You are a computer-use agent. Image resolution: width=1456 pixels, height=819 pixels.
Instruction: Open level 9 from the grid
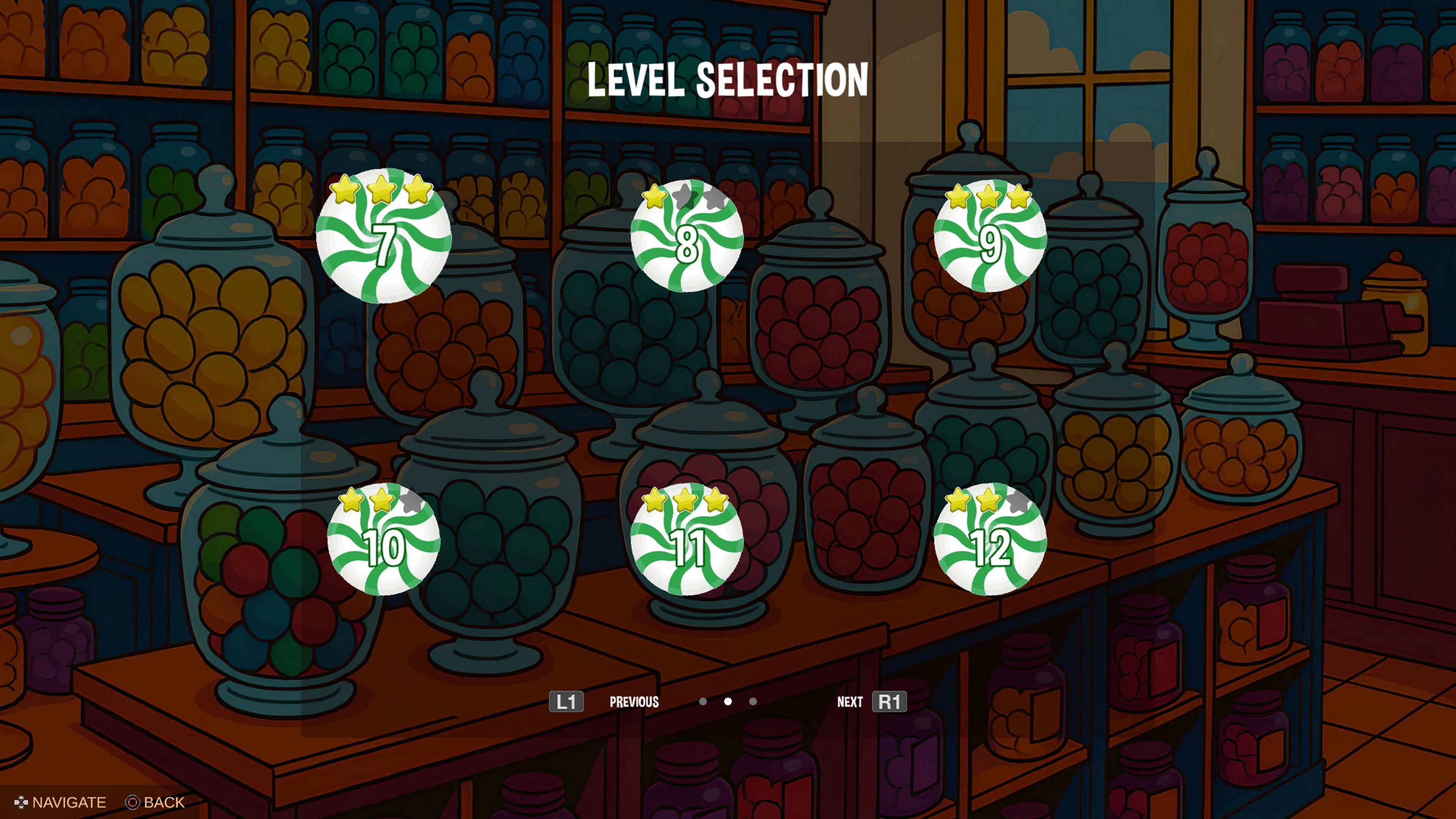(990, 237)
